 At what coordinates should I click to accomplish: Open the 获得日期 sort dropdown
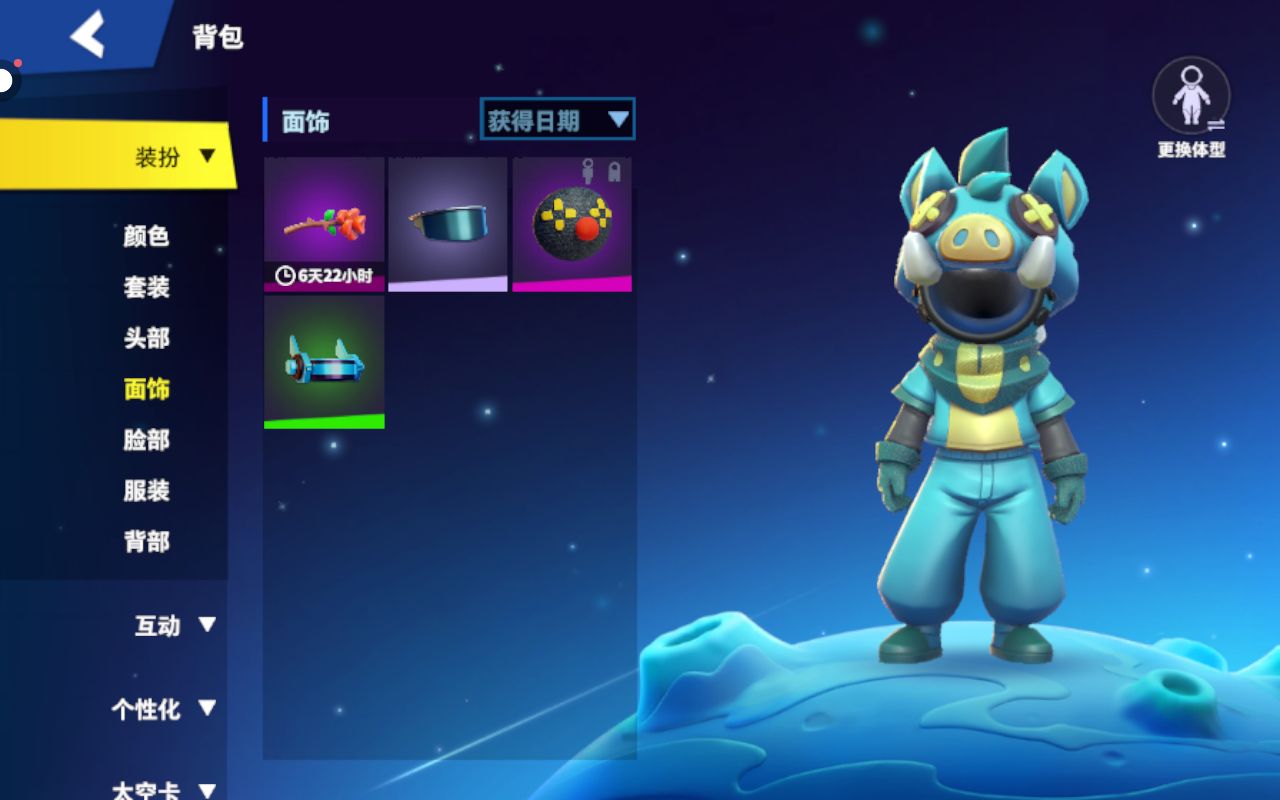[x=557, y=121]
